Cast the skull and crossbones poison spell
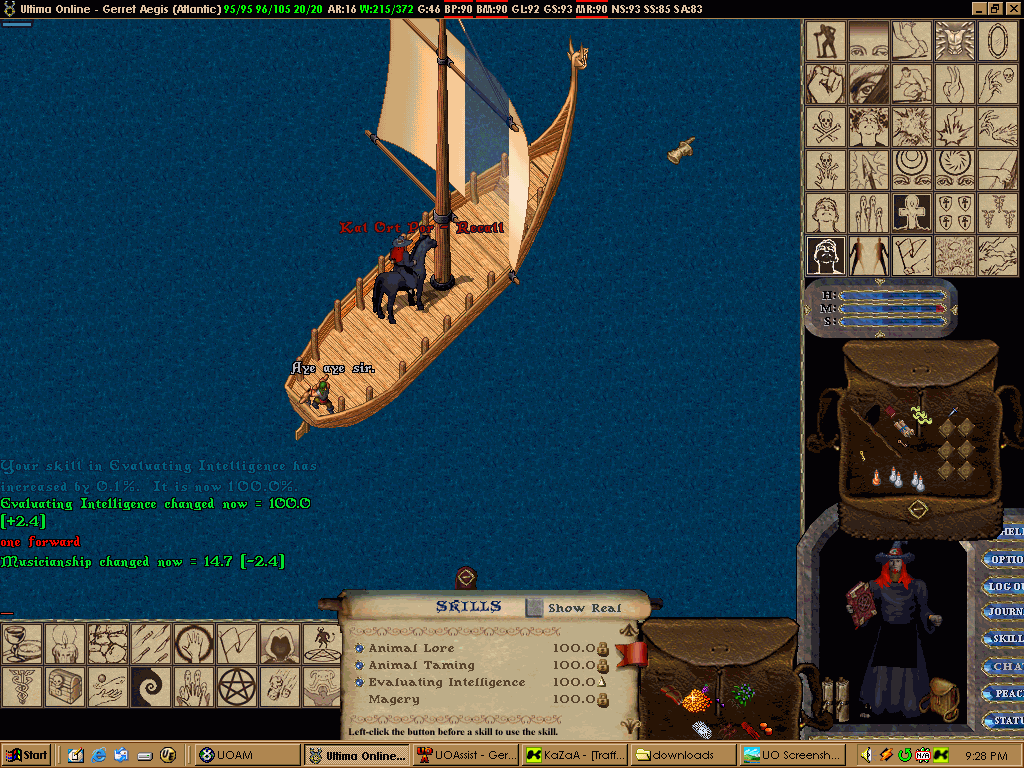Viewport: 1024px width, 768px height. click(826, 127)
